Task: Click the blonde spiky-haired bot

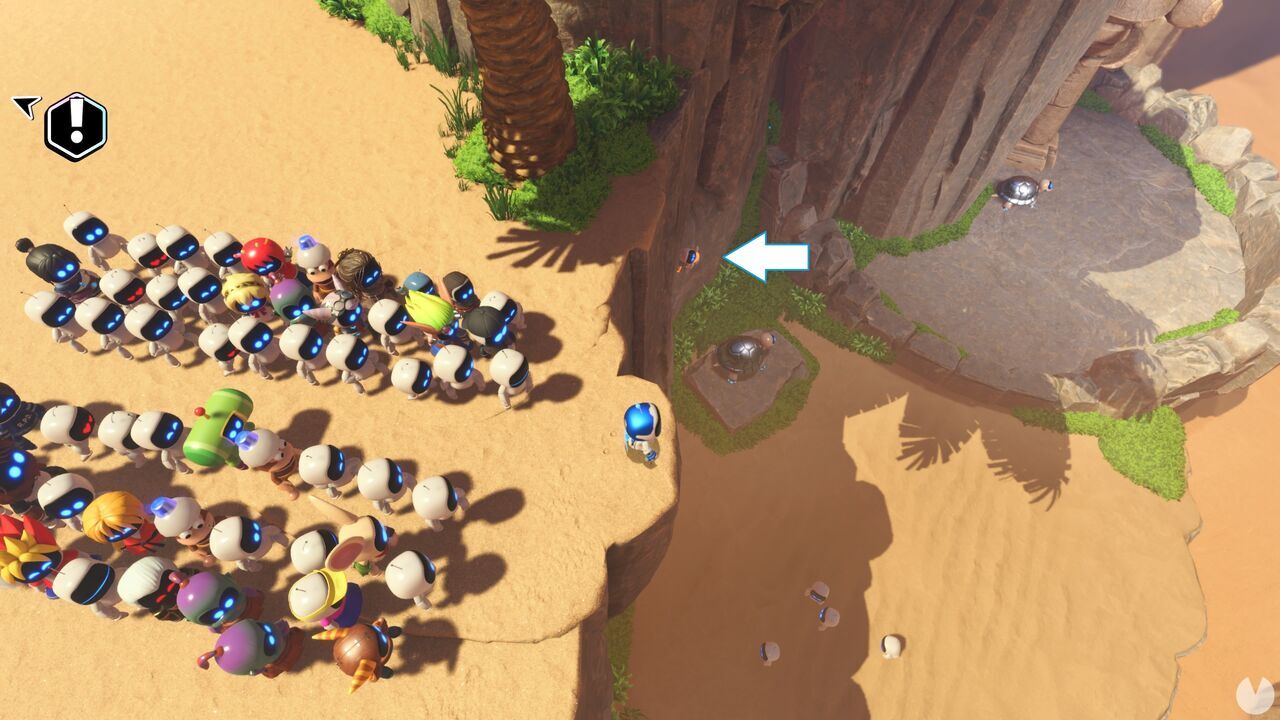Action: pyautogui.click(x=243, y=292)
